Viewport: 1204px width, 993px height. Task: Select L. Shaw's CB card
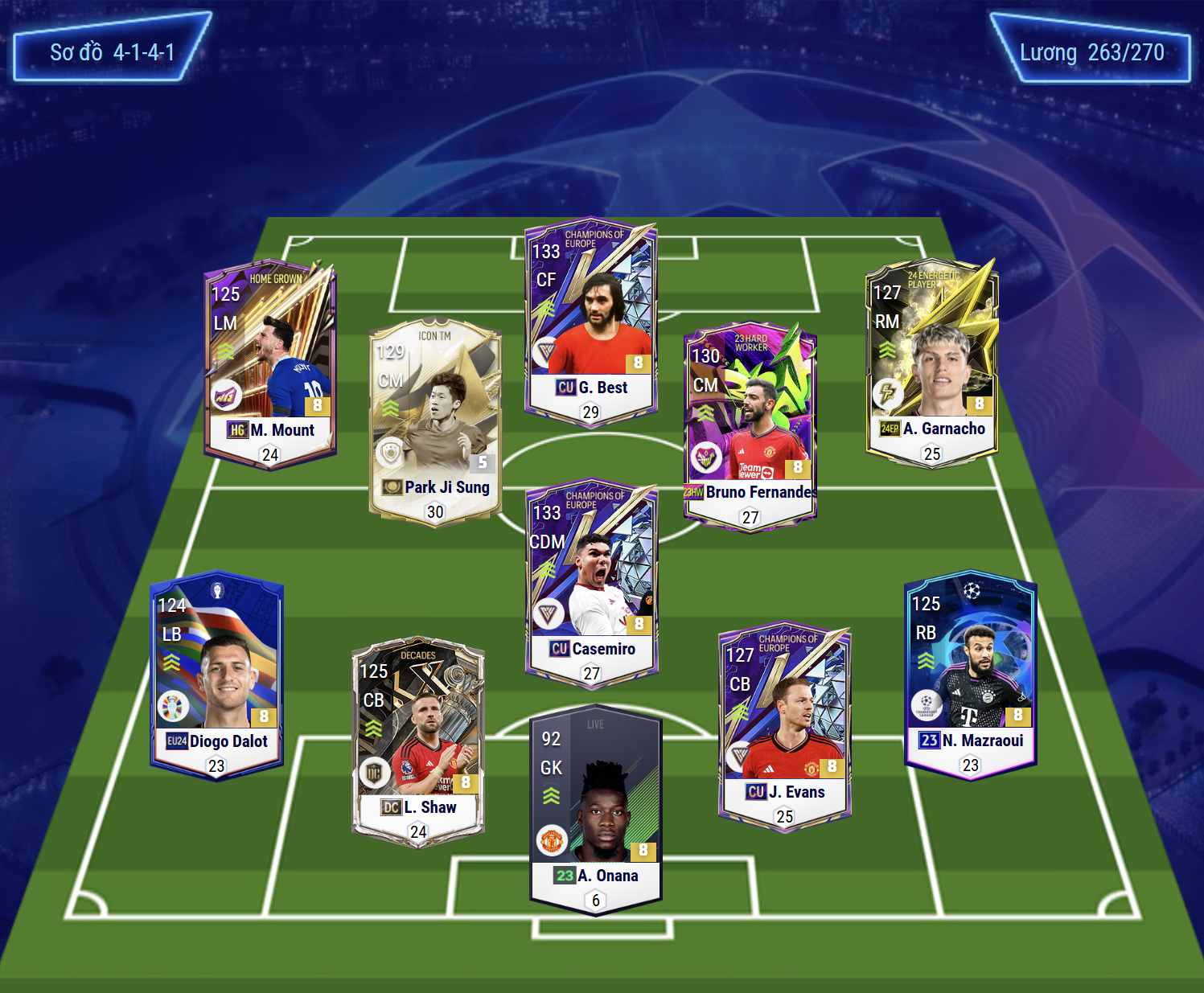click(418, 741)
